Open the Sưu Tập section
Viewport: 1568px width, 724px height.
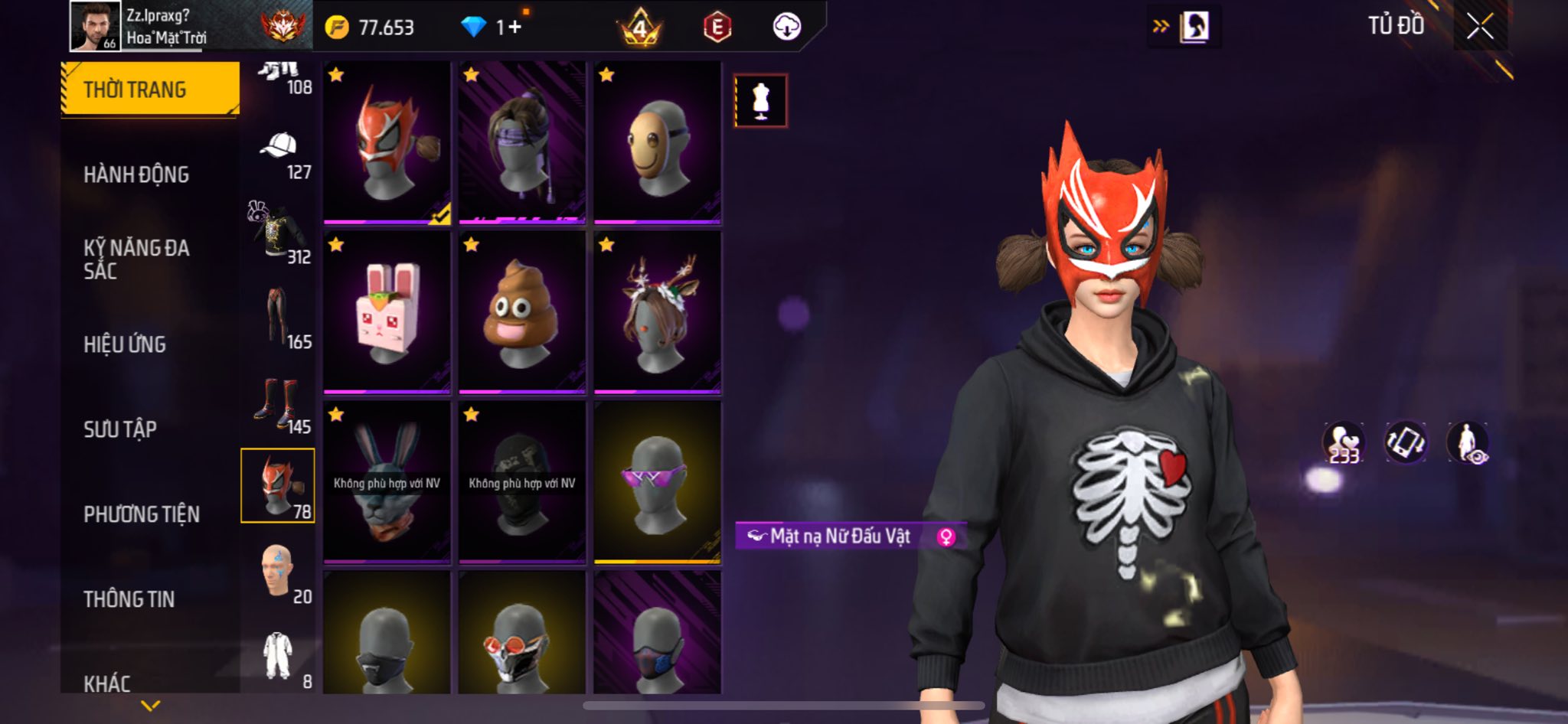[120, 429]
